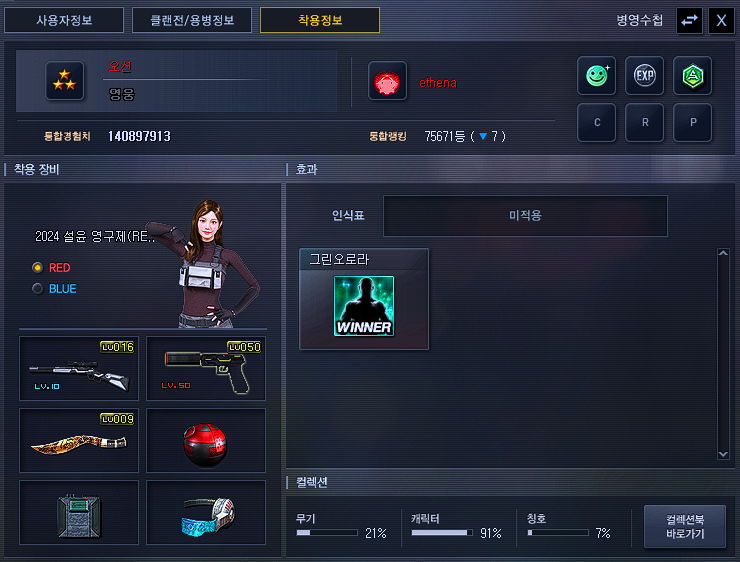The height and width of the screenshot is (562, 740).
Task: Click the 그린오로라 WINNER effect card
Action: click(364, 299)
